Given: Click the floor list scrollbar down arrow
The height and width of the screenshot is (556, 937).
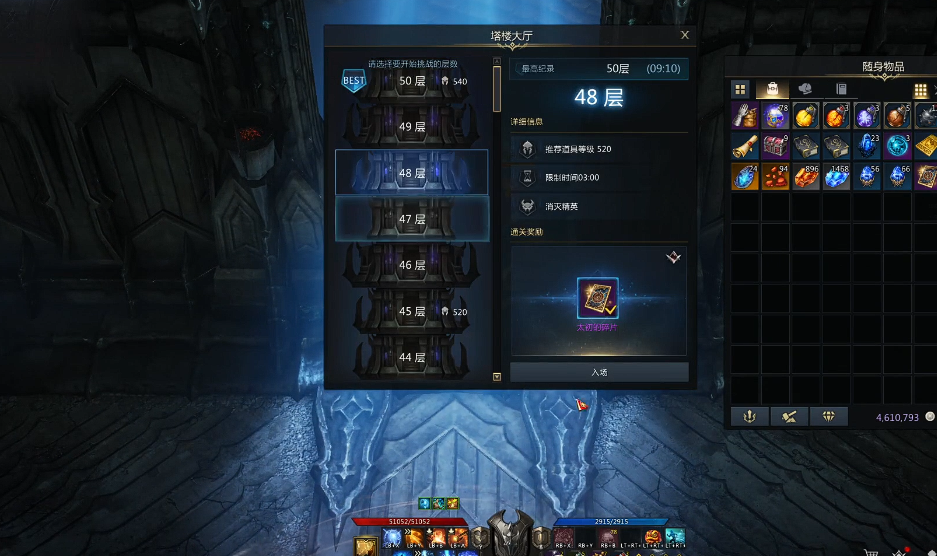Looking at the screenshot, I should (x=497, y=377).
